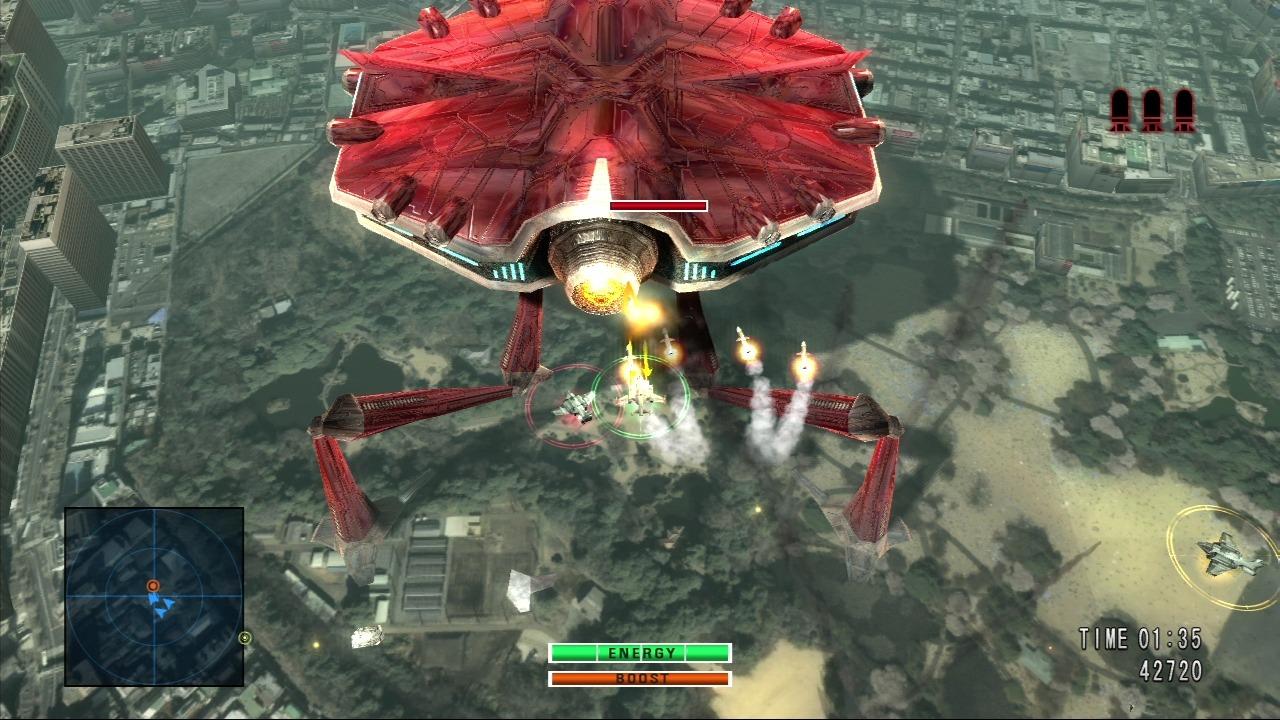Image resolution: width=1280 pixels, height=720 pixels.
Task: Click the ENERGY label on the green bar
Action: point(640,651)
